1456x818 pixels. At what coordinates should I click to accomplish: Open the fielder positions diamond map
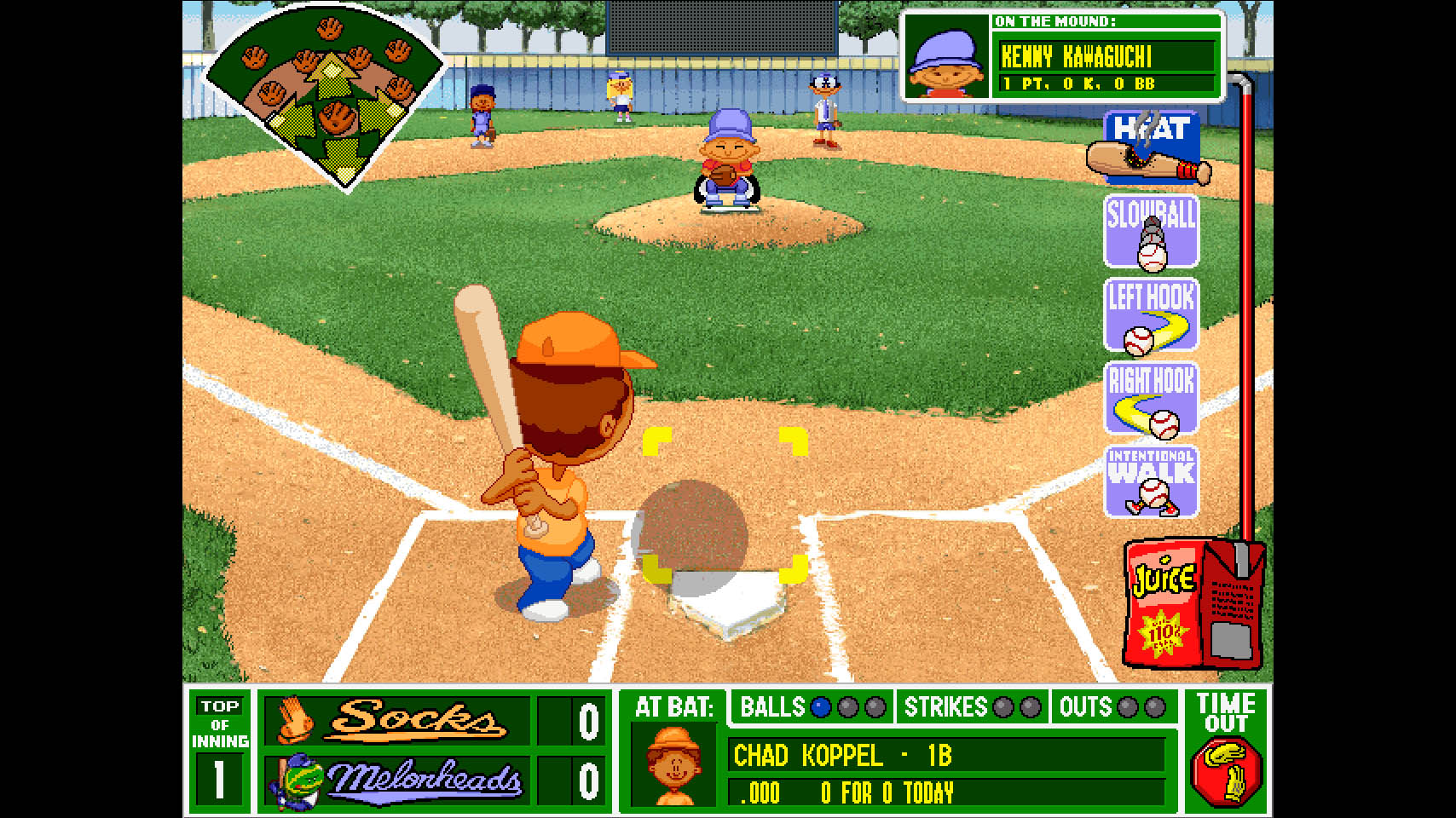pyautogui.click(x=326, y=95)
